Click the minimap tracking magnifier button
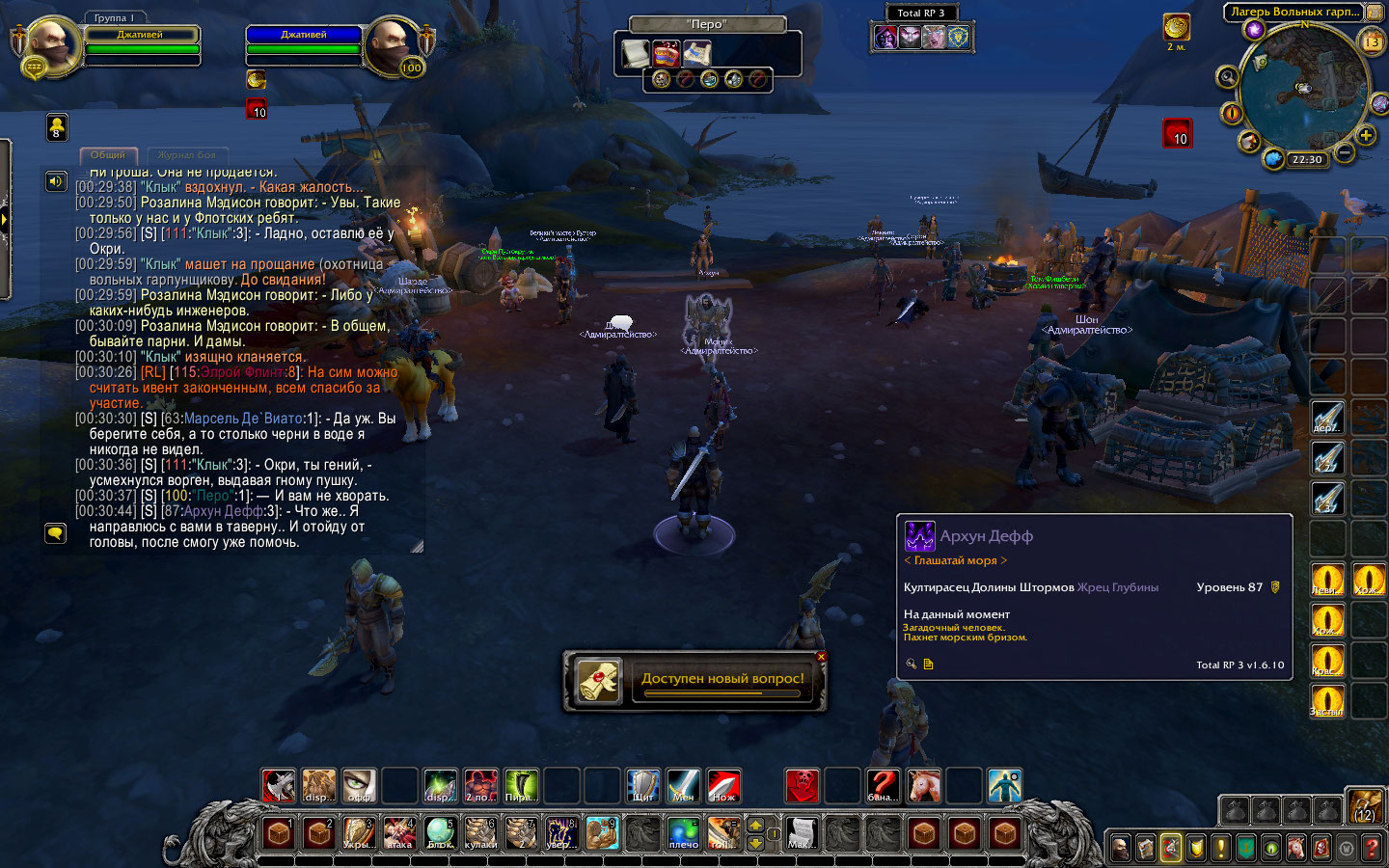The image size is (1389, 868). click(x=1228, y=77)
